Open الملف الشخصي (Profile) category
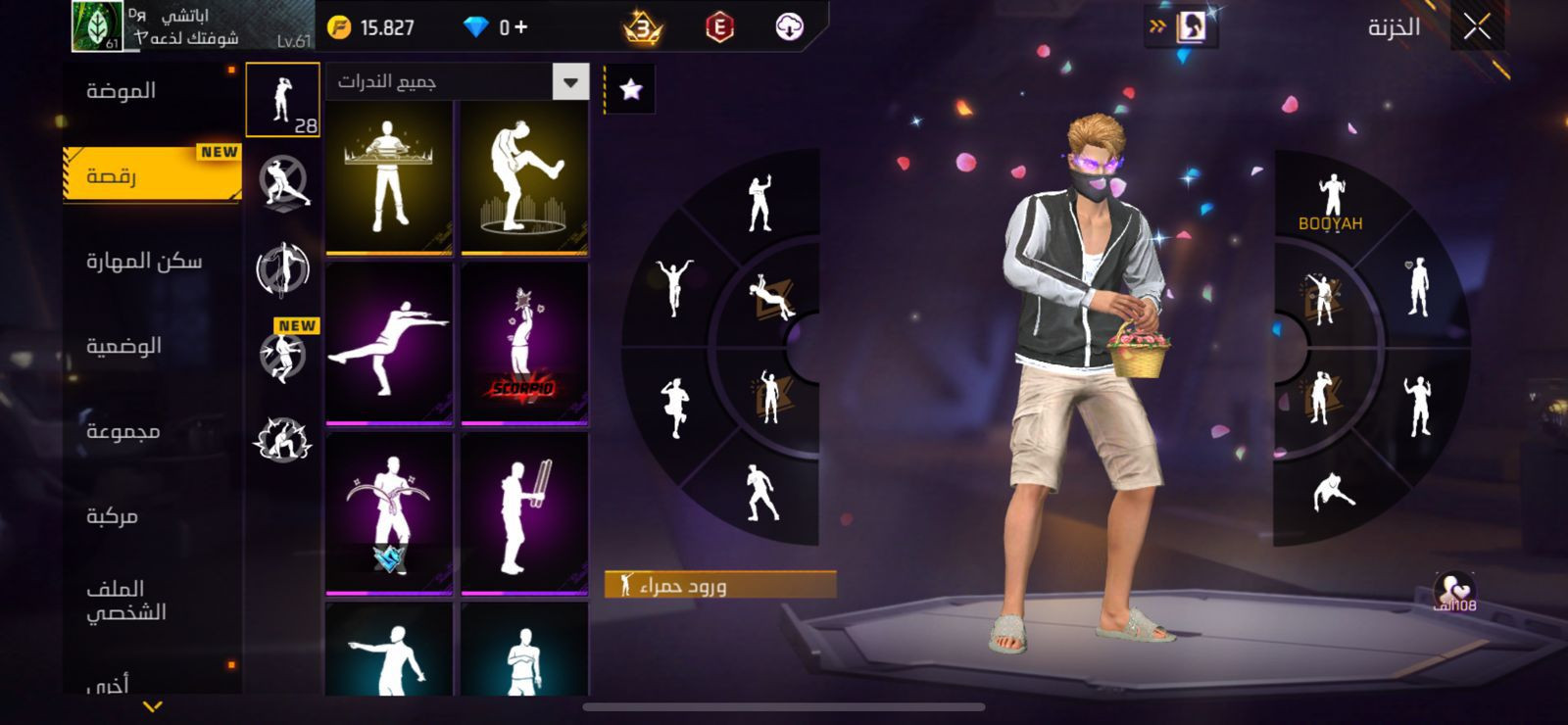The height and width of the screenshot is (725, 1568). point(125,600)
